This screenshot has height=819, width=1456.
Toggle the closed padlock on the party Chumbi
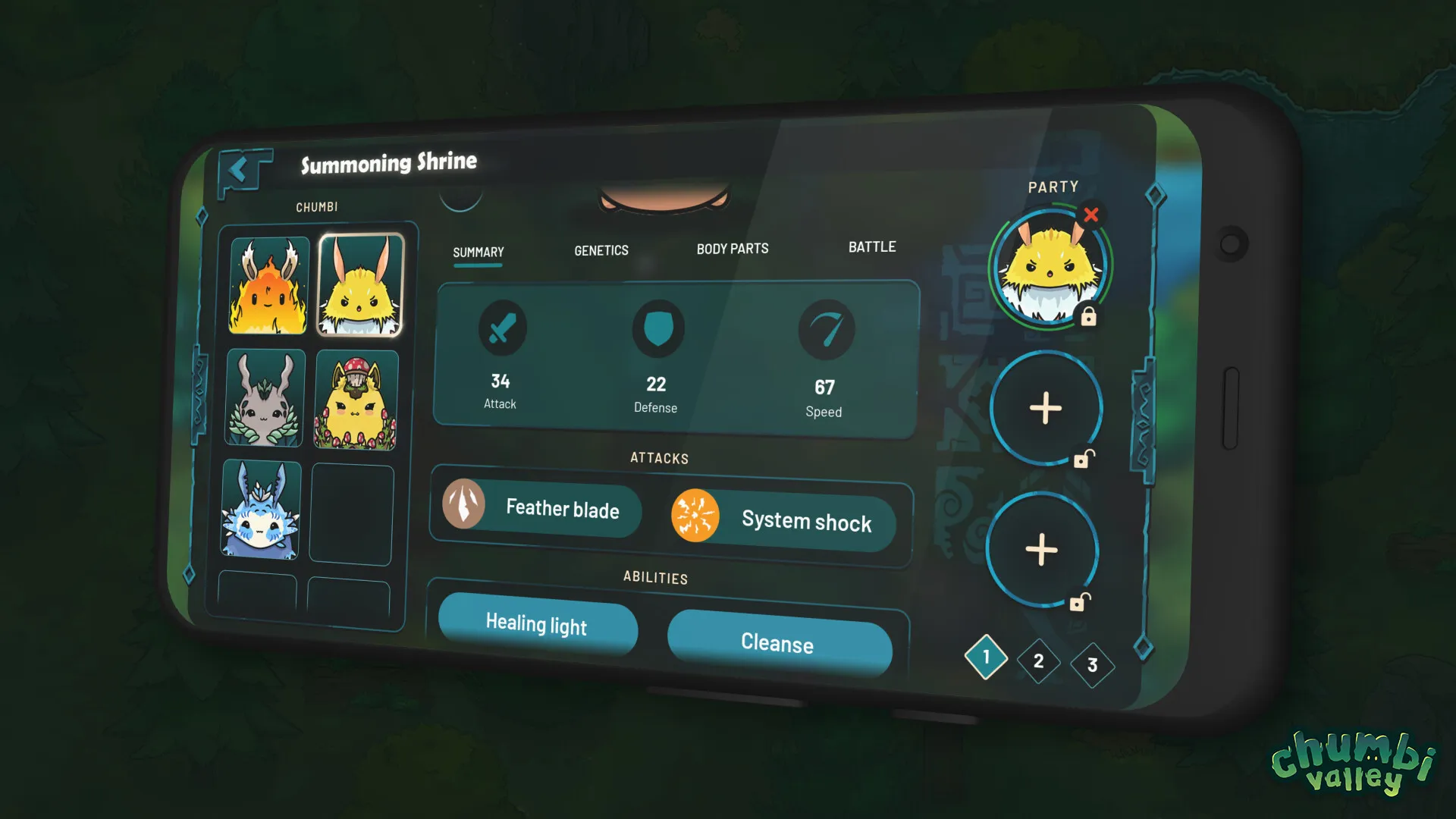coord(1088,317)
